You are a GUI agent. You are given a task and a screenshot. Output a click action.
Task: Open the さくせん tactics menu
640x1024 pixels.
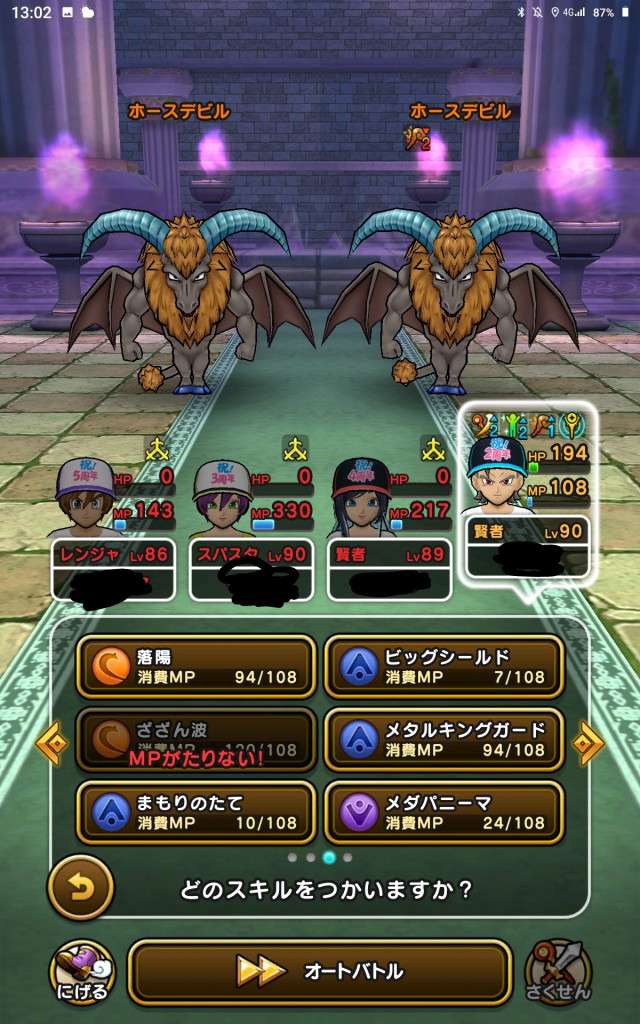(x=559, y=972)
